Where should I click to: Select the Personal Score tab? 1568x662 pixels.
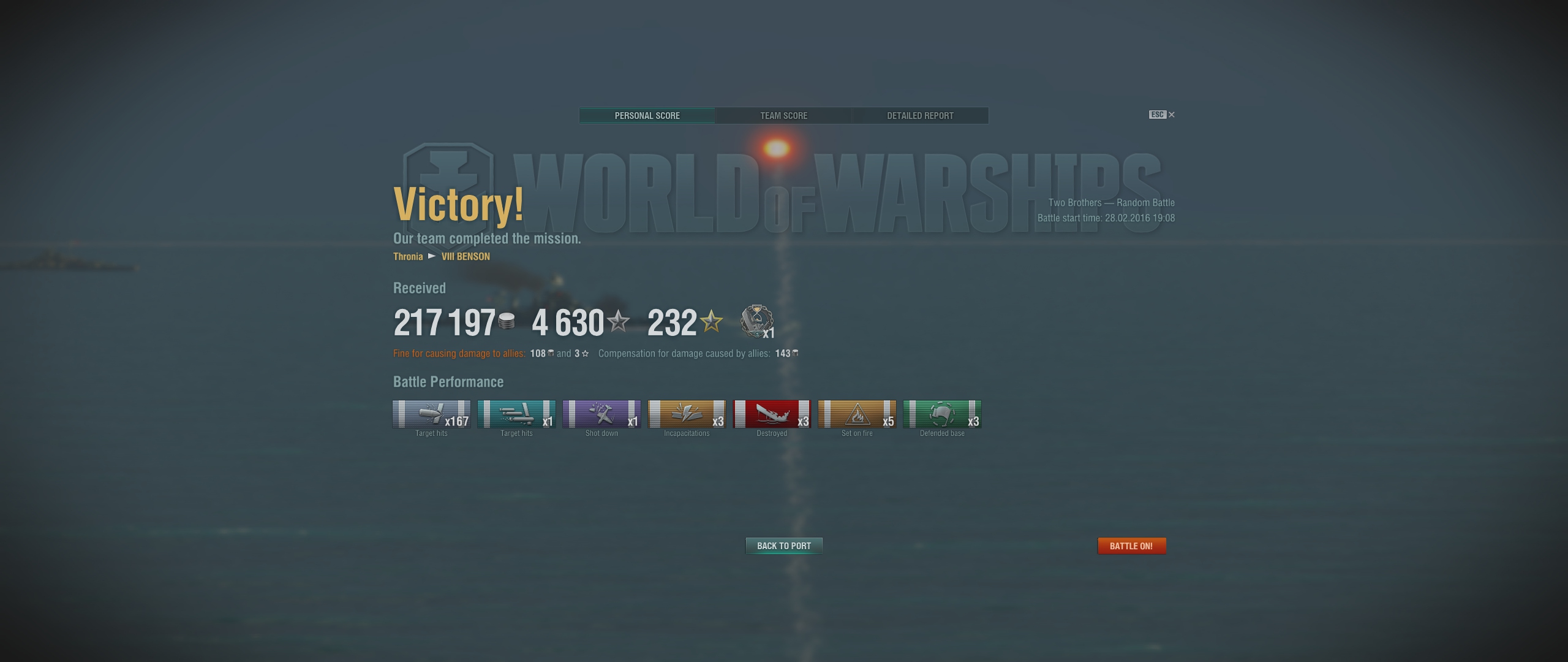(647, 116)
